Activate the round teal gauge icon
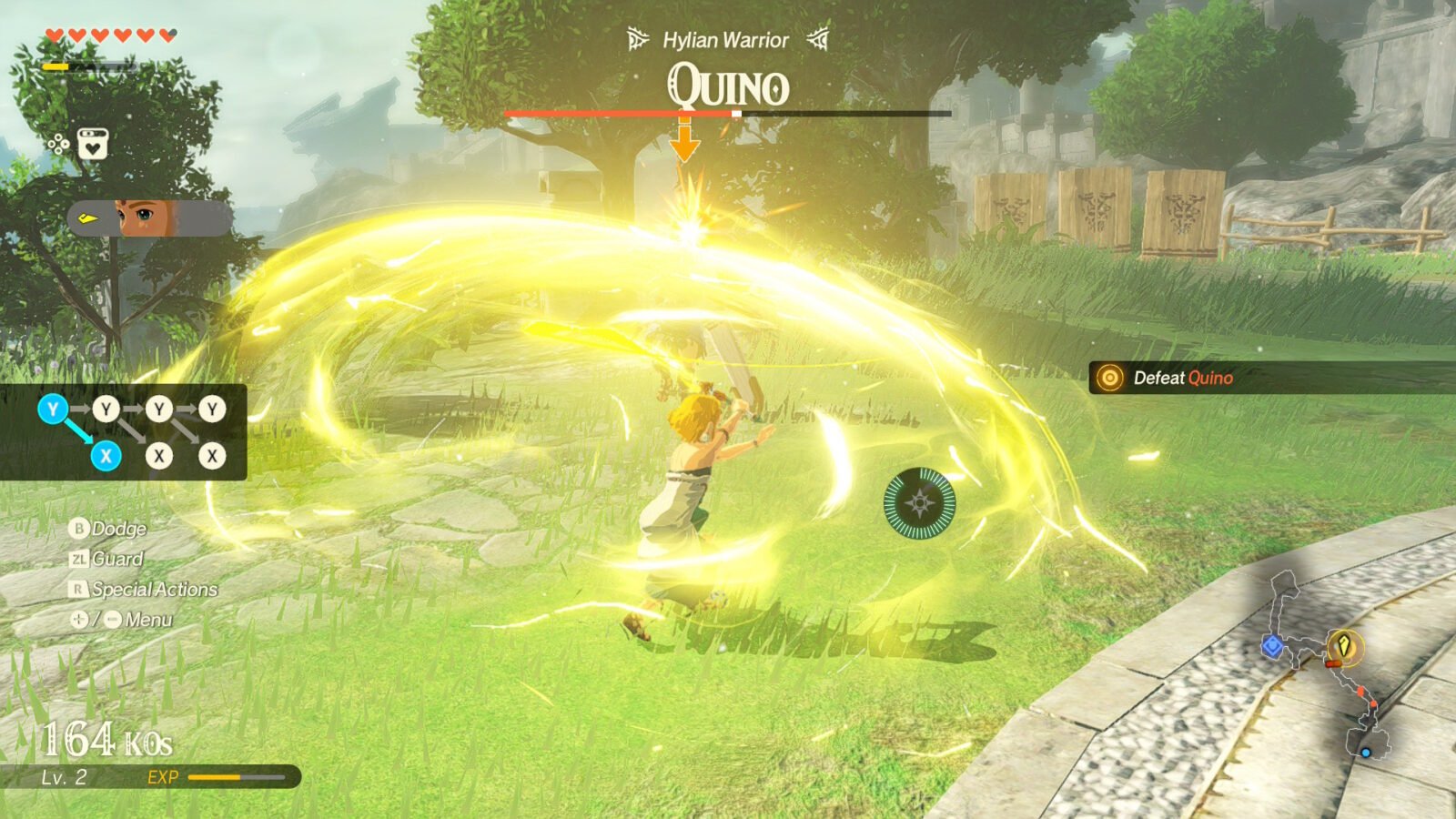Viewport: 1456px width, 819px height. tap(919, 503)
